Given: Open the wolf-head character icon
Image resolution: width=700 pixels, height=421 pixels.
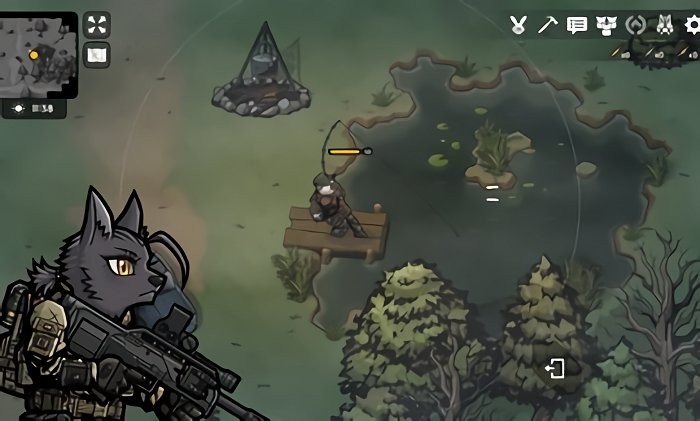Looking at the screenshot, I should coord(663,25).
